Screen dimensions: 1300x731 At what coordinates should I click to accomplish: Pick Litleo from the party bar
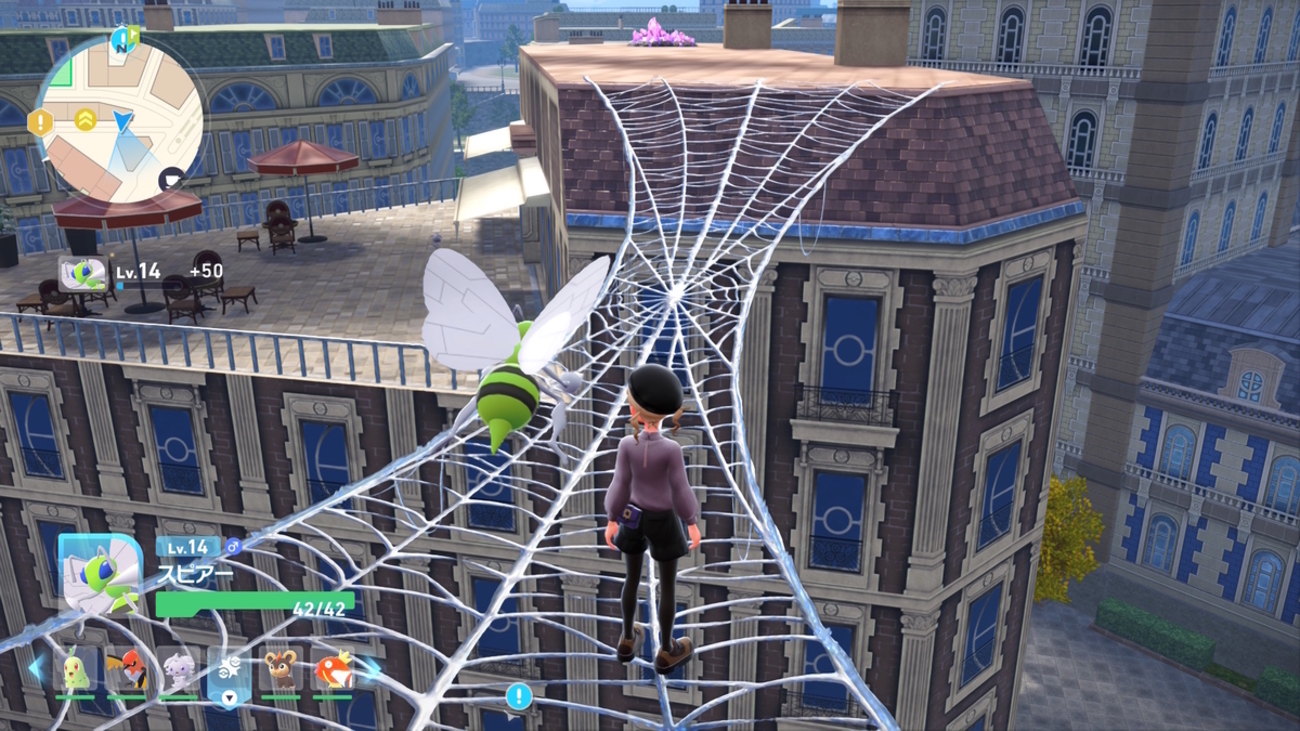[281, 669]
